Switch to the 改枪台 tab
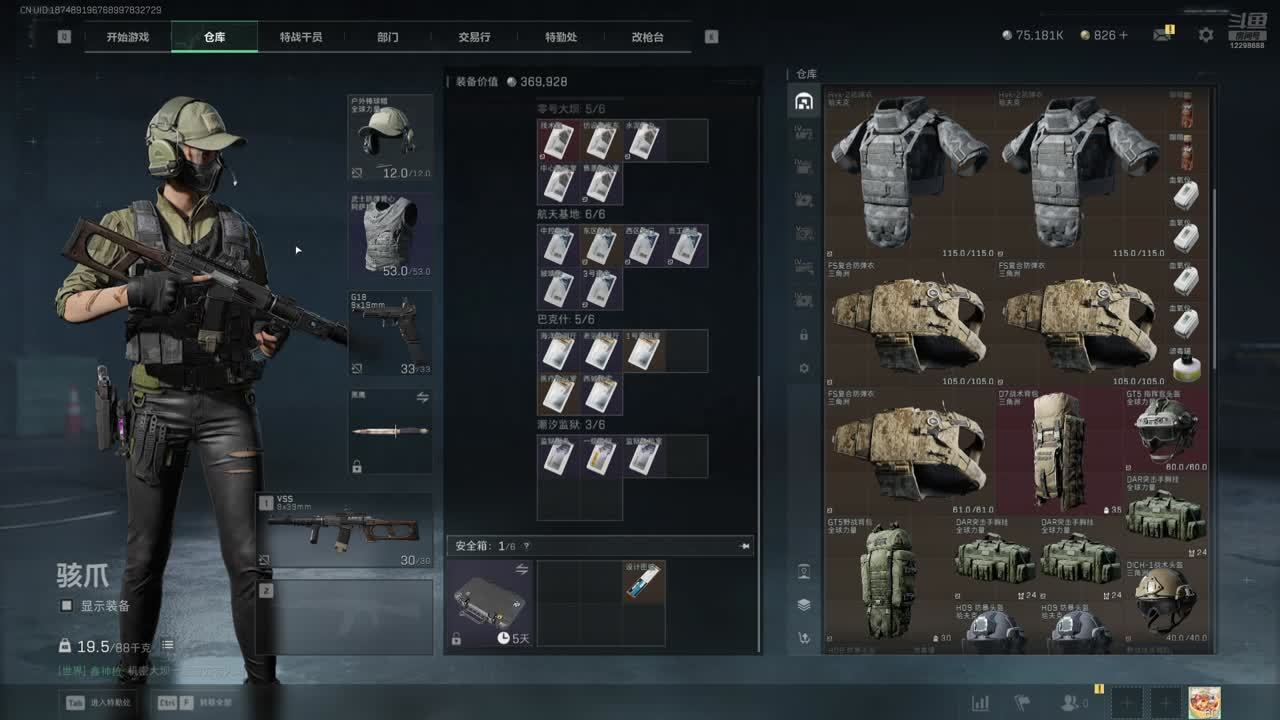 pos(647,37)
